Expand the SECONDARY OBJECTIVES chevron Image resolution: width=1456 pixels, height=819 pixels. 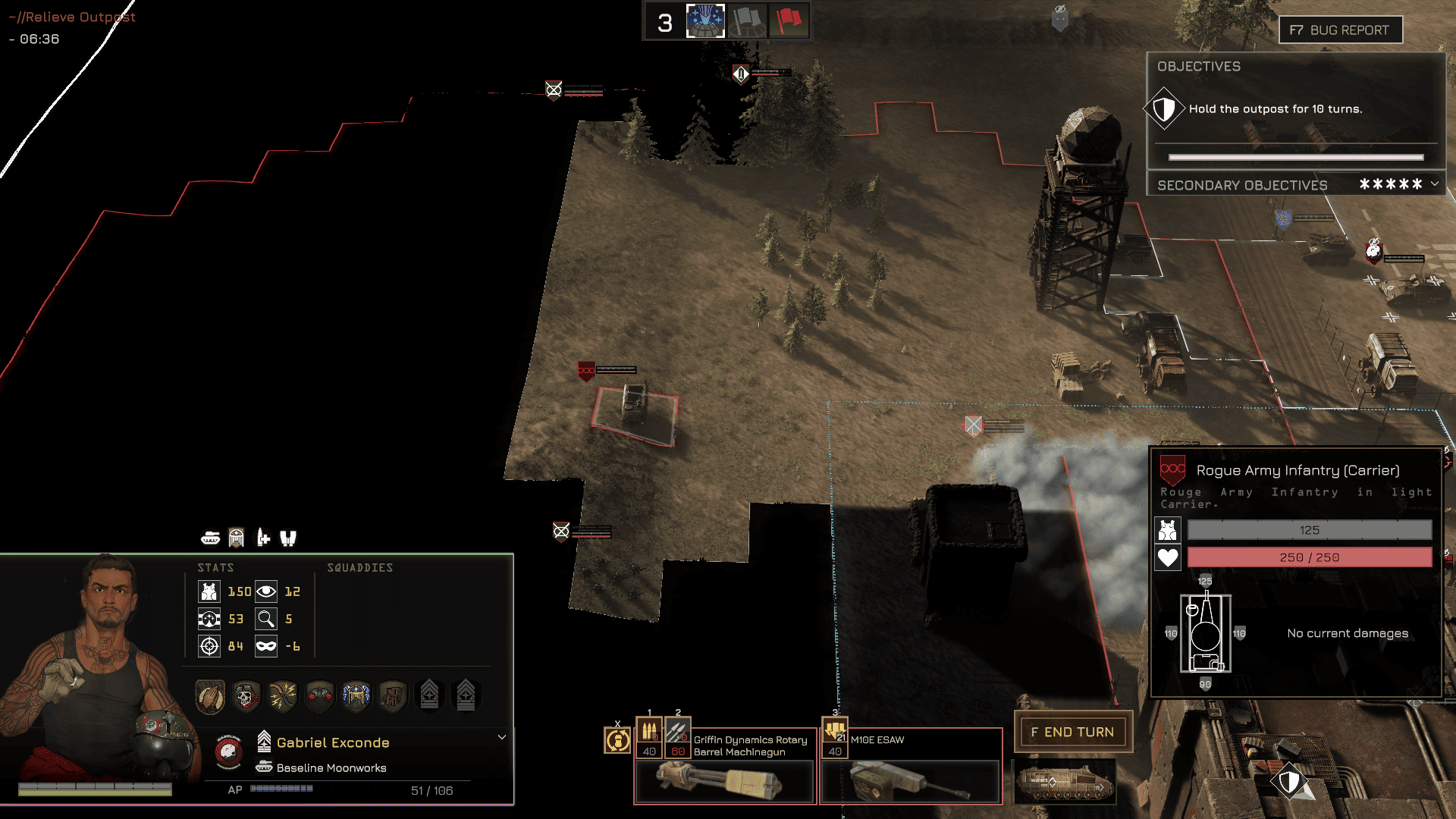(x=1433, y=184)
